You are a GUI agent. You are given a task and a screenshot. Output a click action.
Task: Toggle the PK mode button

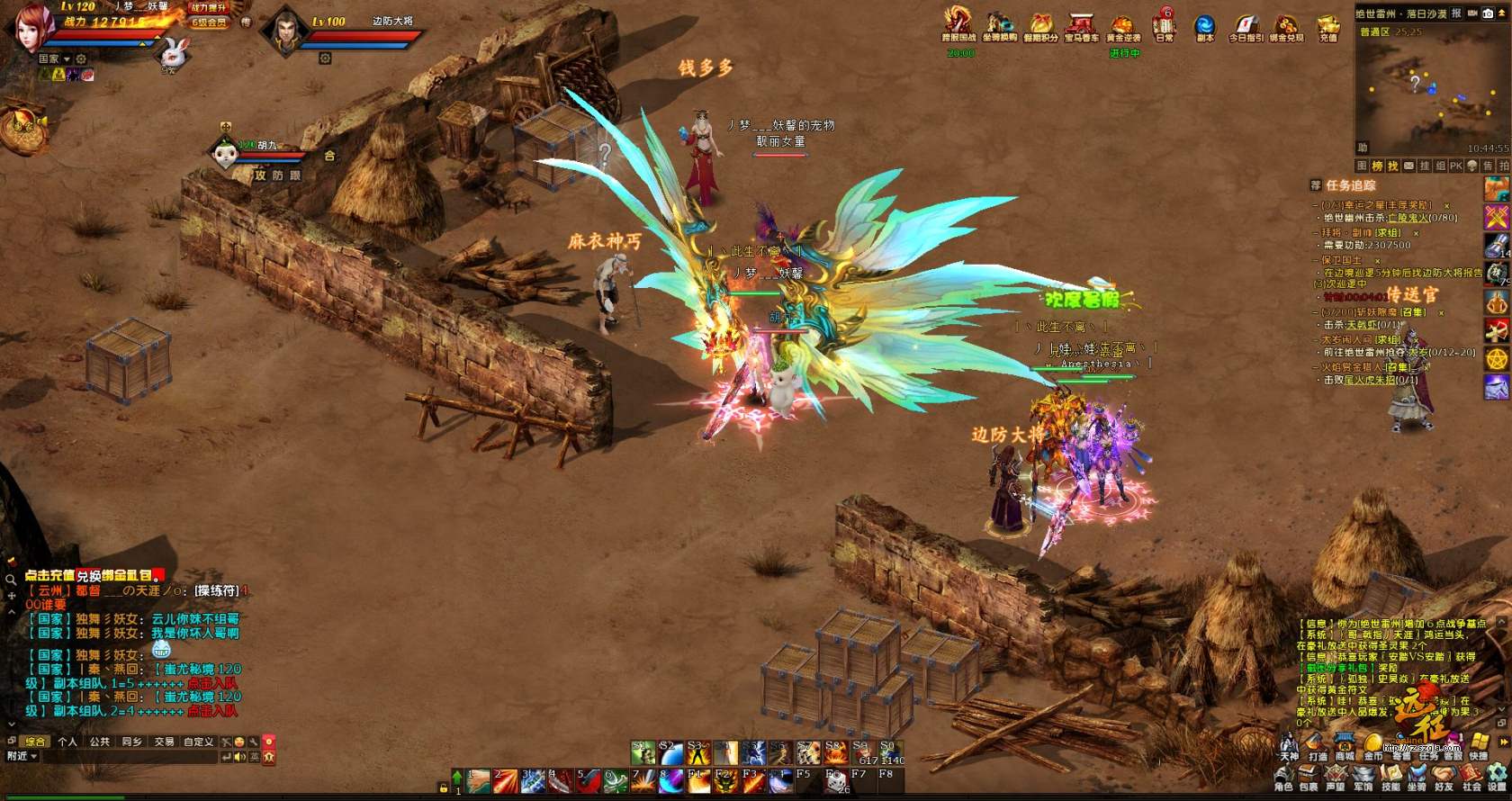coord(1454,166)
